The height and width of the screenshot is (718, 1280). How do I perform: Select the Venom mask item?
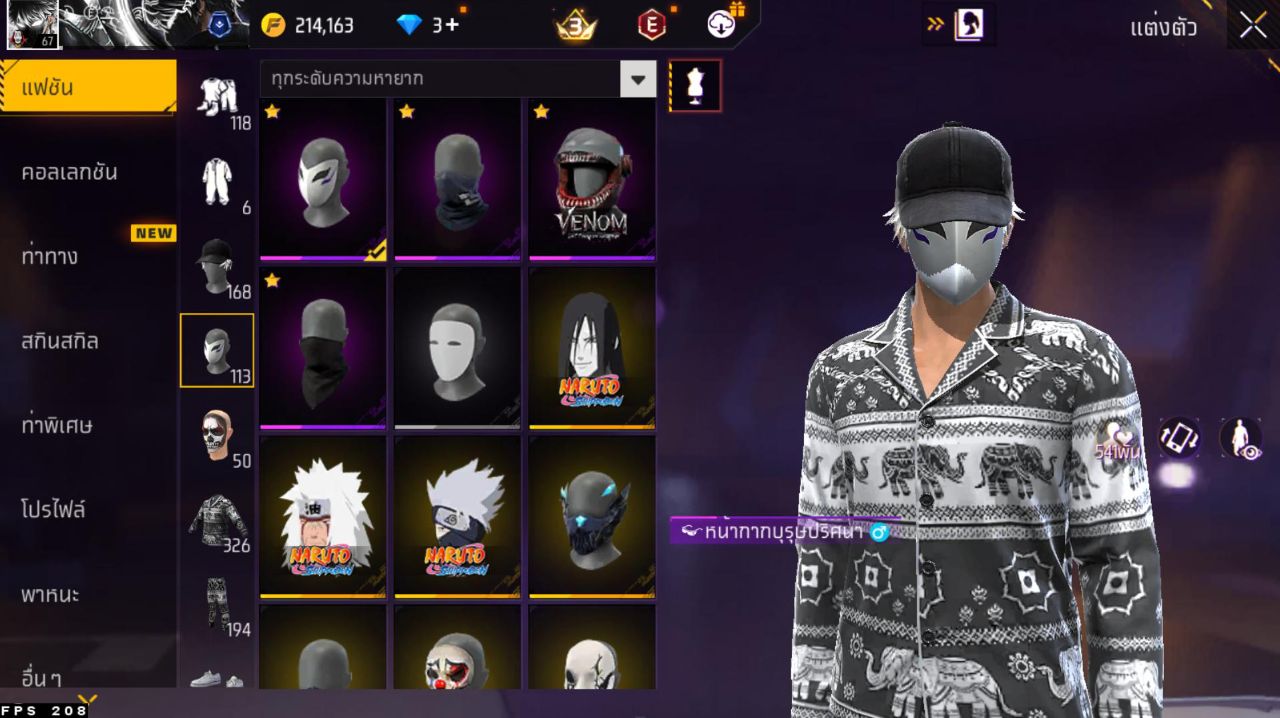592,180
